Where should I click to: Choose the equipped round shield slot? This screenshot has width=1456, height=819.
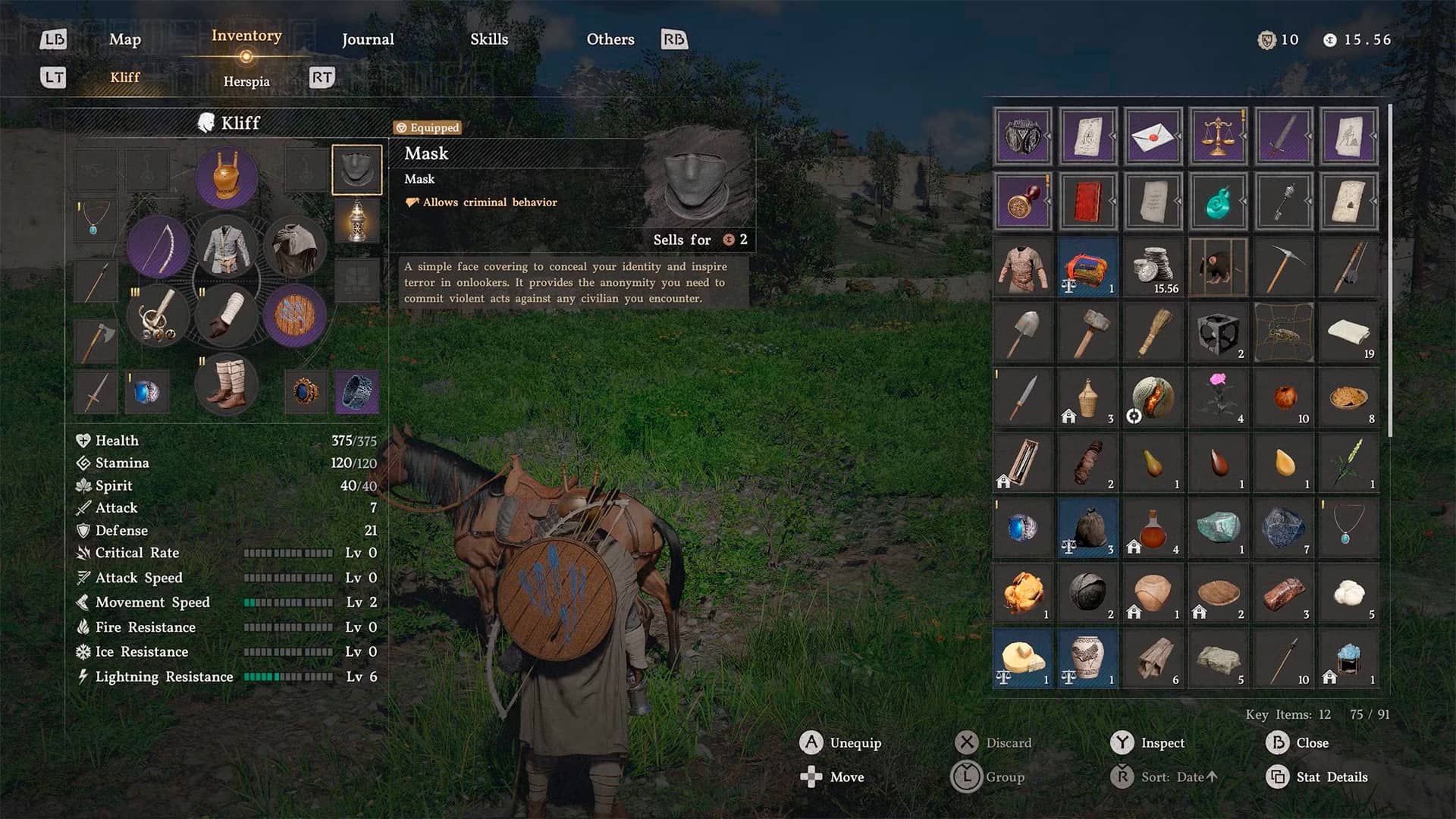295,315
